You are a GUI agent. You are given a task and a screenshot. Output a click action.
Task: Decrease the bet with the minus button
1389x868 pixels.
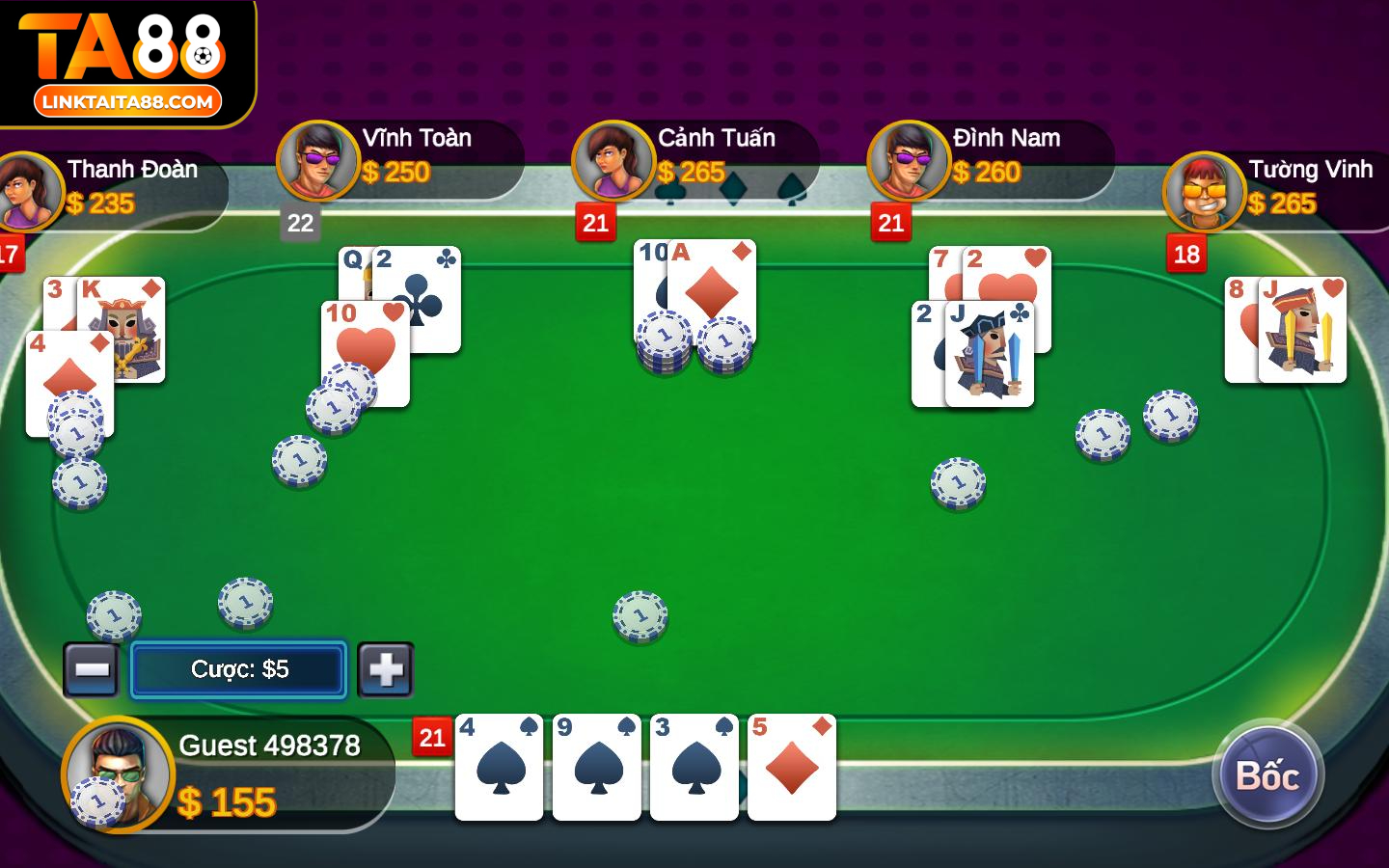click(x=92, y=669)
